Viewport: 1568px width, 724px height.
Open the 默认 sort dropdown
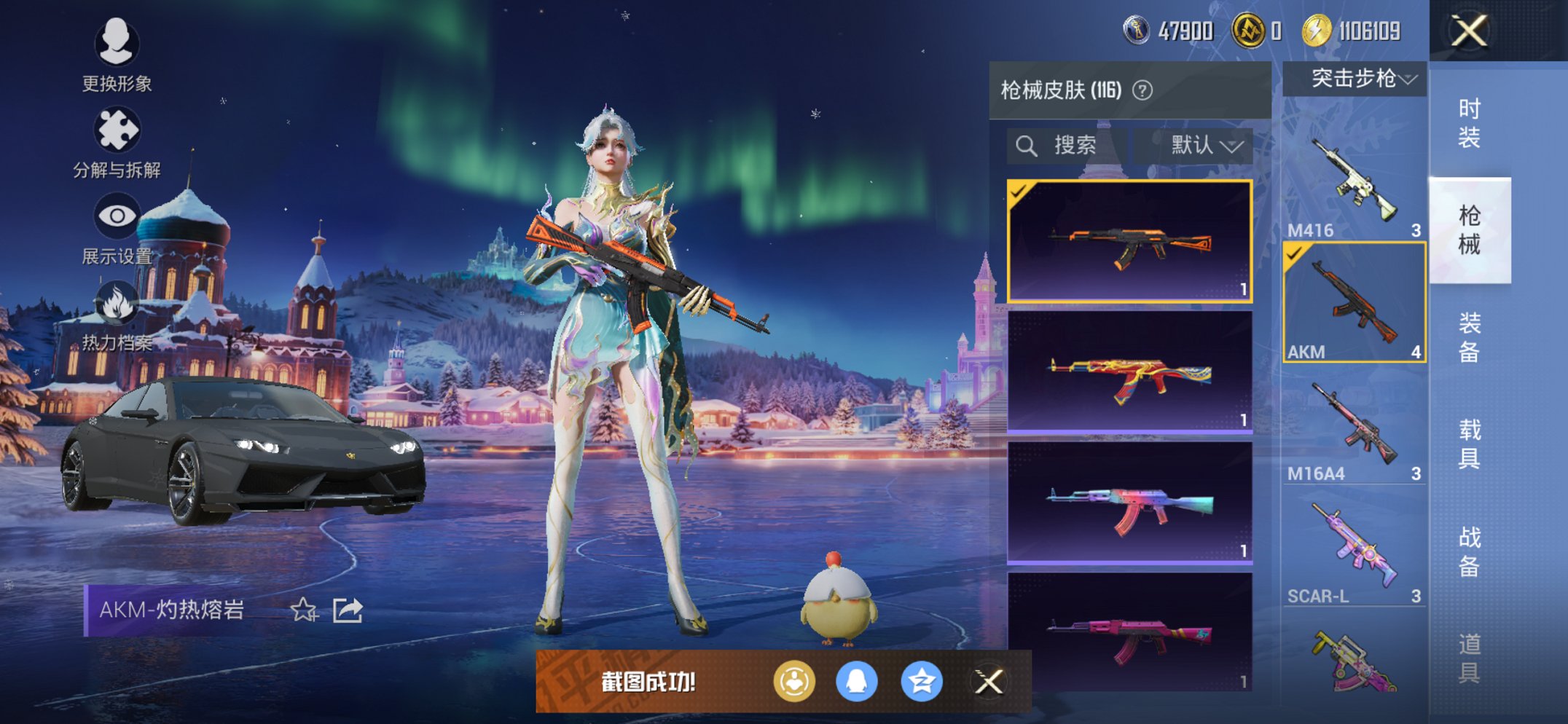[x=1202, y=146]
